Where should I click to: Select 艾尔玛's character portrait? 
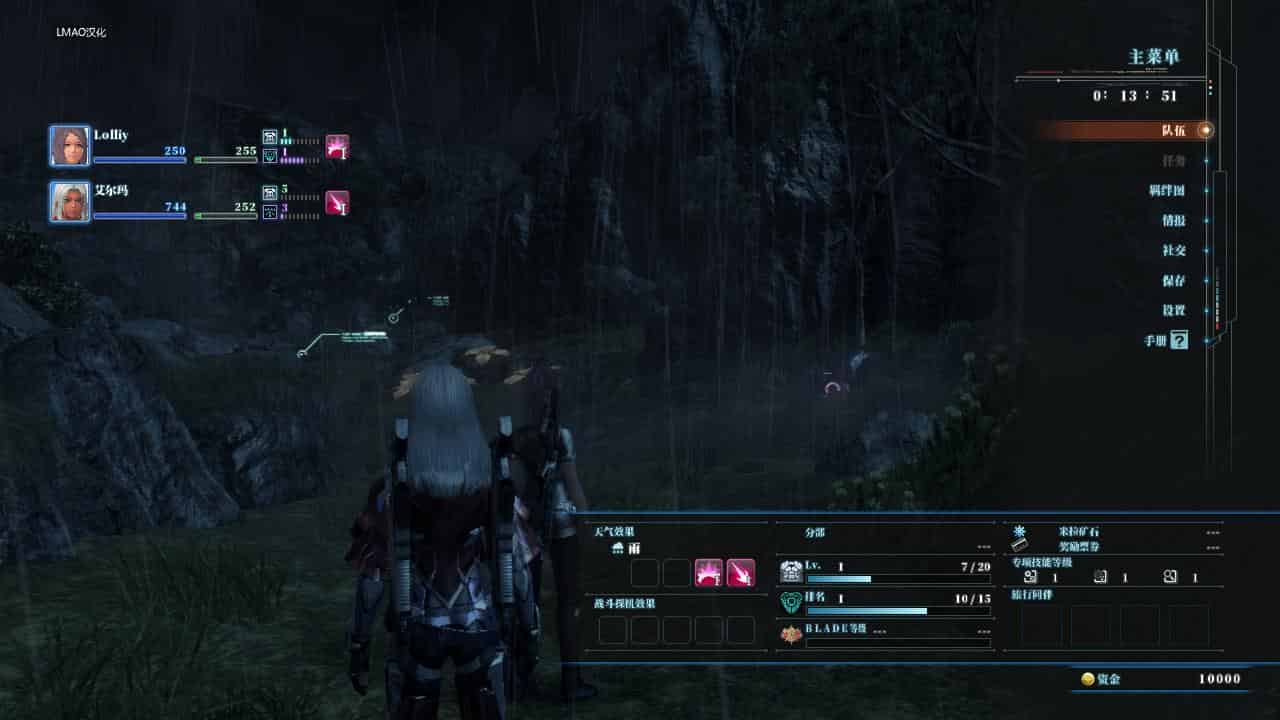[70, 201]
